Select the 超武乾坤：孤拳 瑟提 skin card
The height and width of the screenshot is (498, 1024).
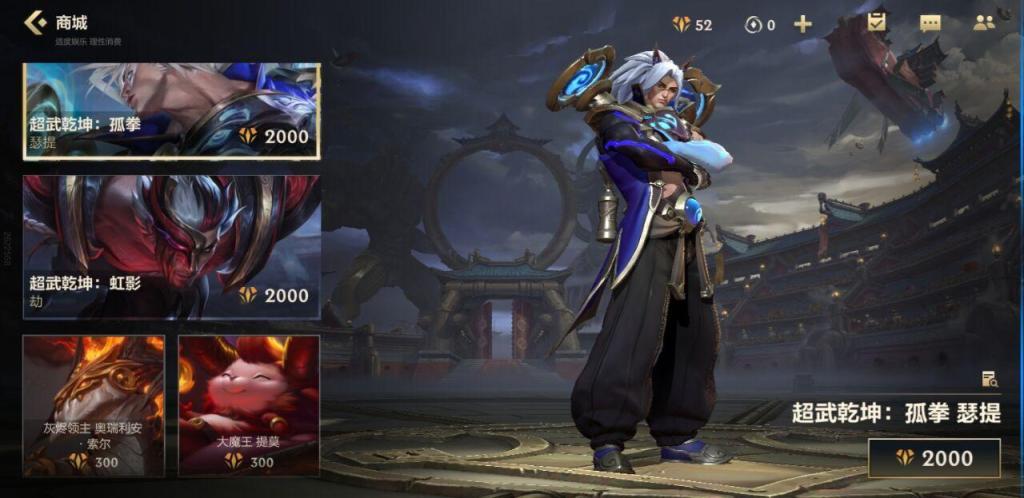pos(171,111)
